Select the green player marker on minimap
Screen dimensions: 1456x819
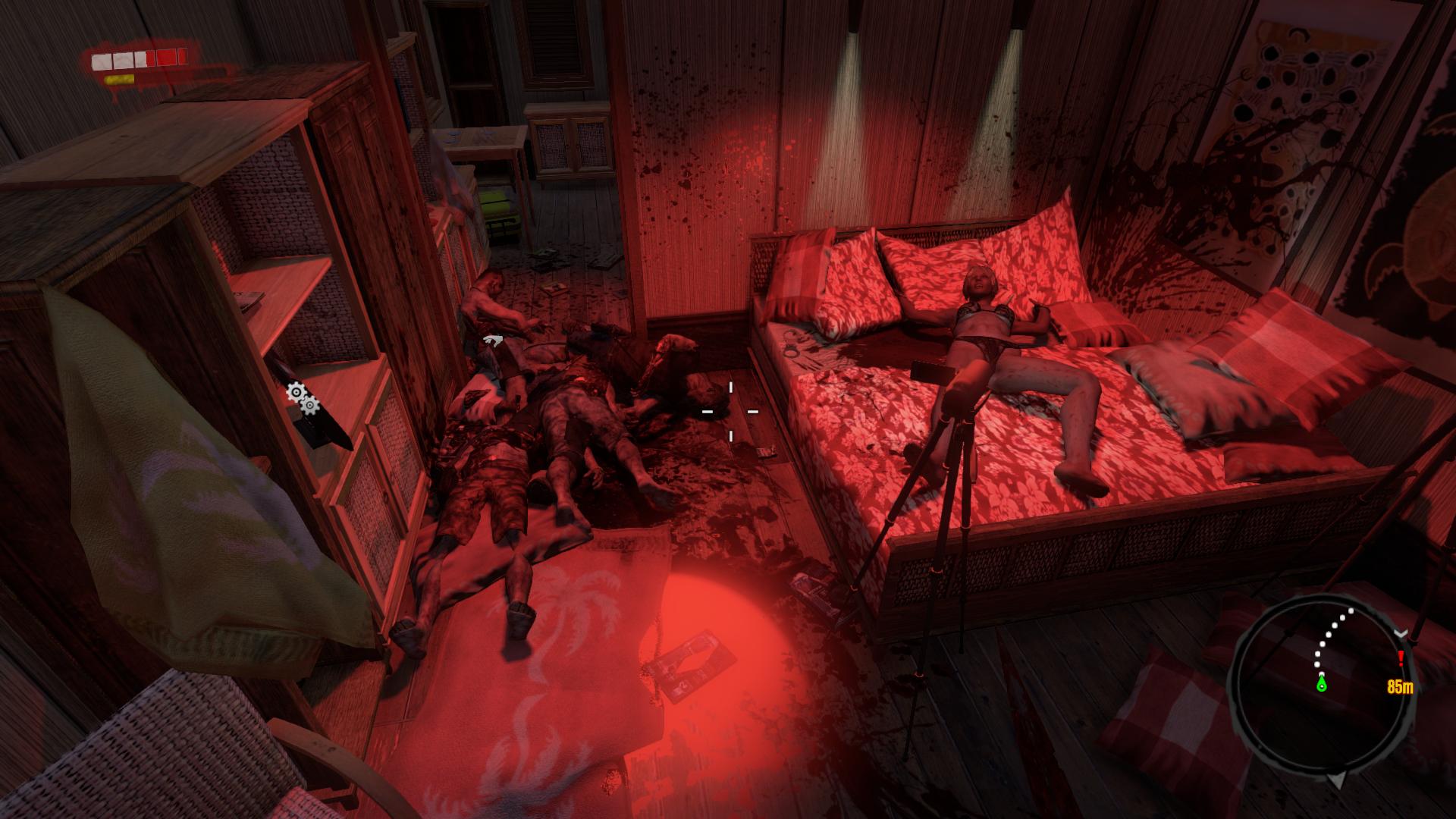[x=1323, y=684]
